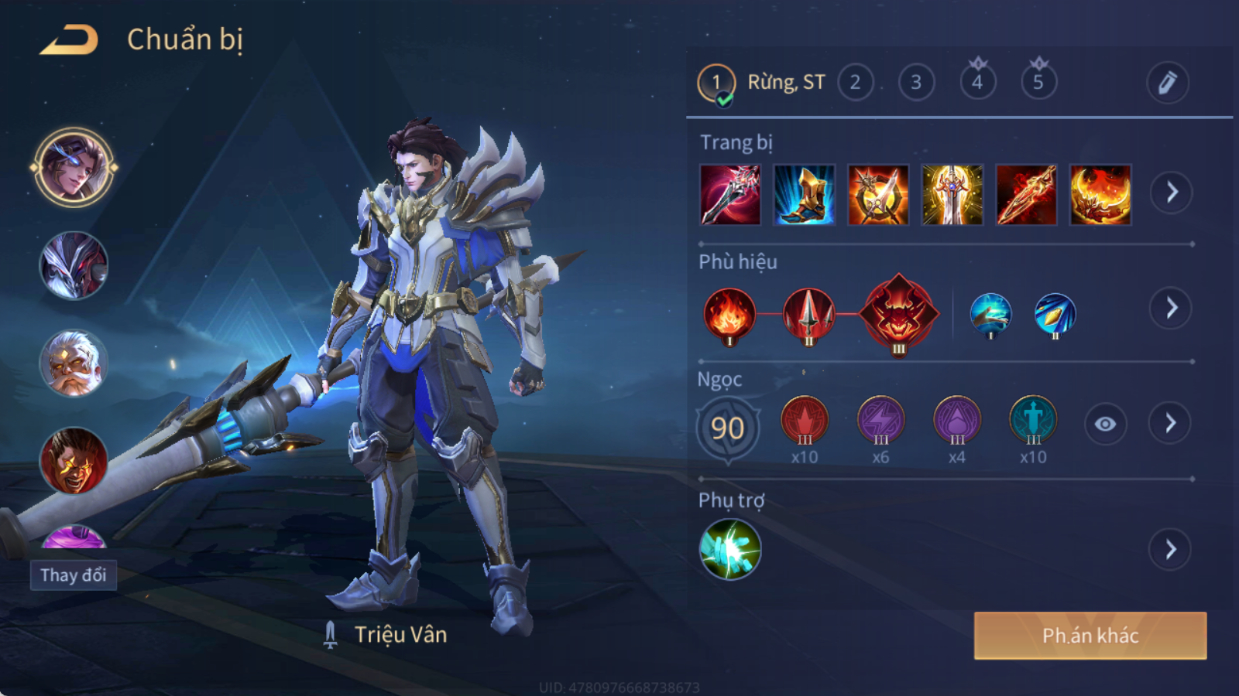Select the glowing blue boots item
1239x696 pixels.
click(804, 195)
